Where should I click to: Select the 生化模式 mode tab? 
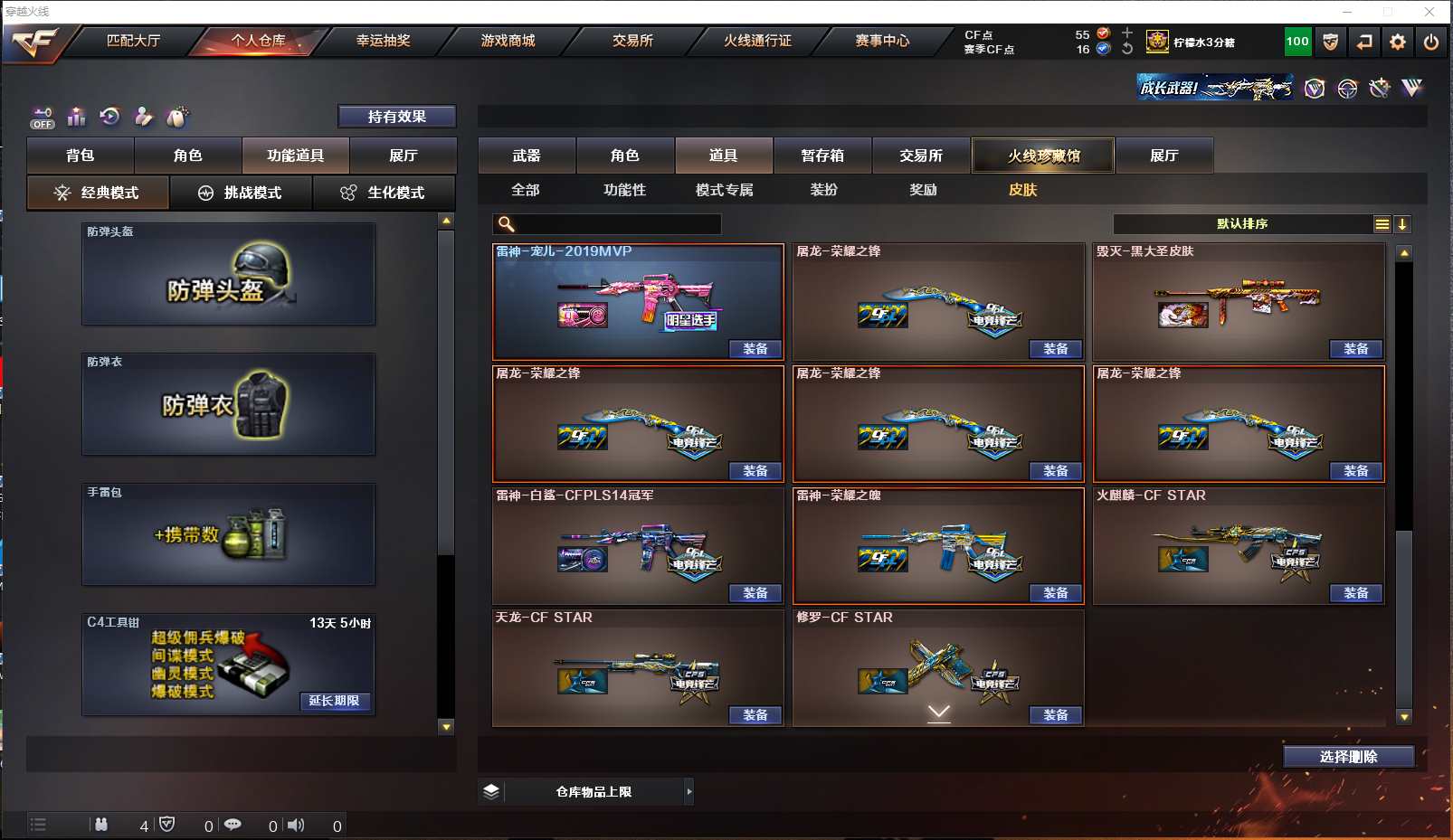click(383, 193)
